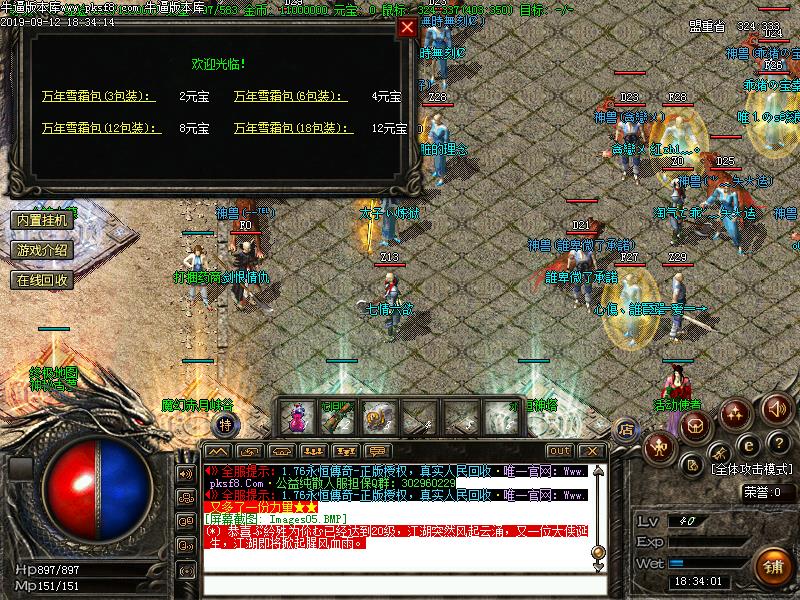The image size is (800, 600).
Task: Open the skills sparkle icon
Action: point(737,412)
